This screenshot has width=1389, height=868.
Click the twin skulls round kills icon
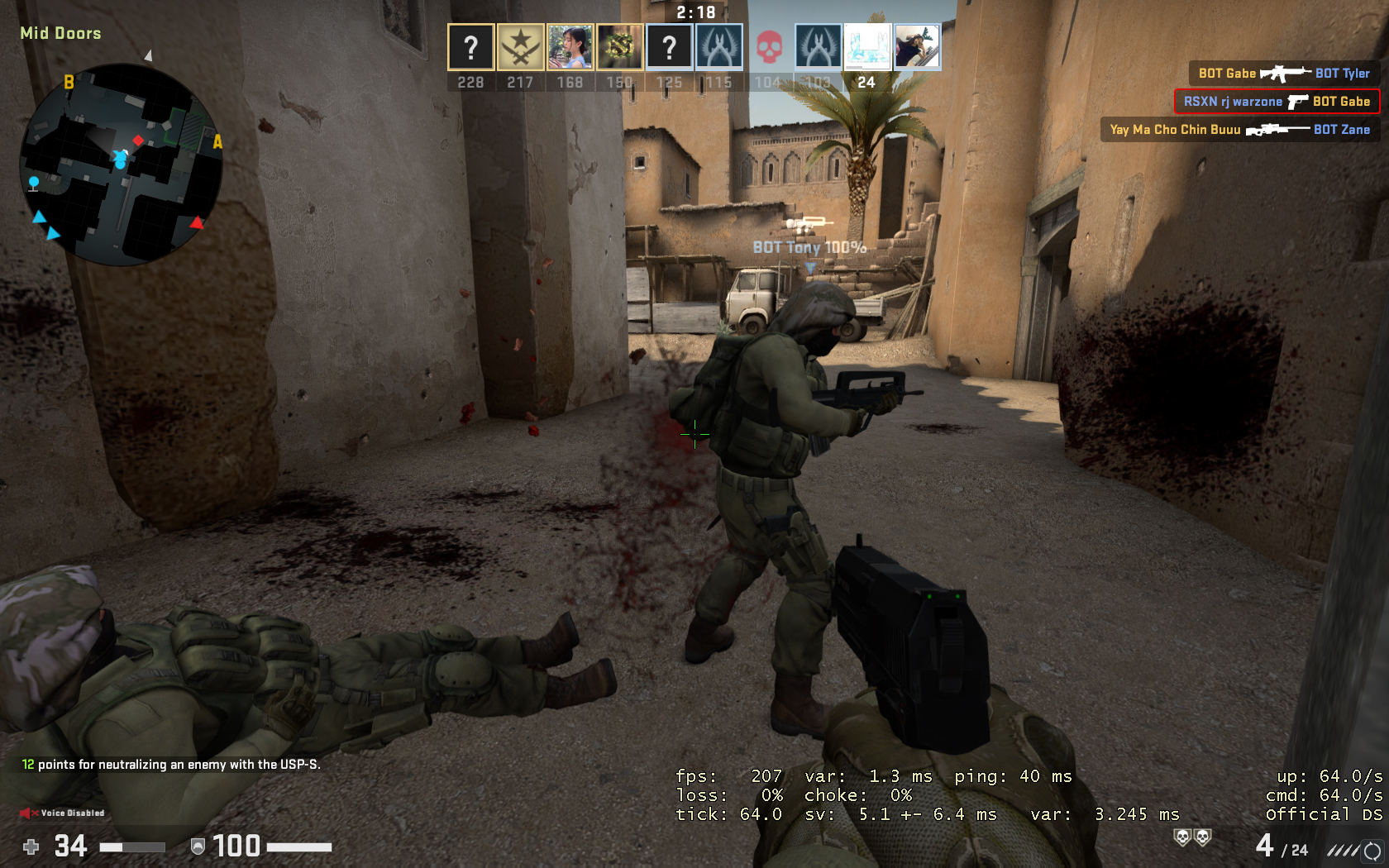(x=1192, y=838)
